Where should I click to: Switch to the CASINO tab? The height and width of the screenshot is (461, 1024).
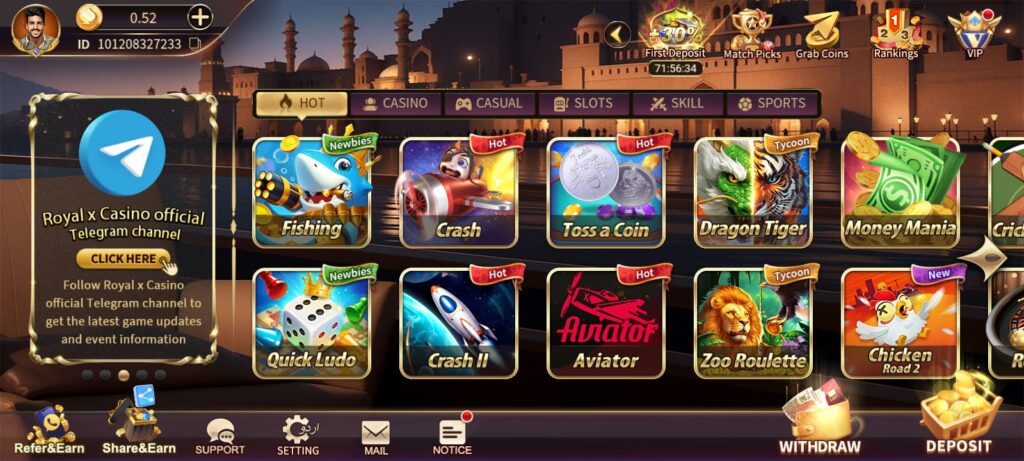click(x=395, y=103)
